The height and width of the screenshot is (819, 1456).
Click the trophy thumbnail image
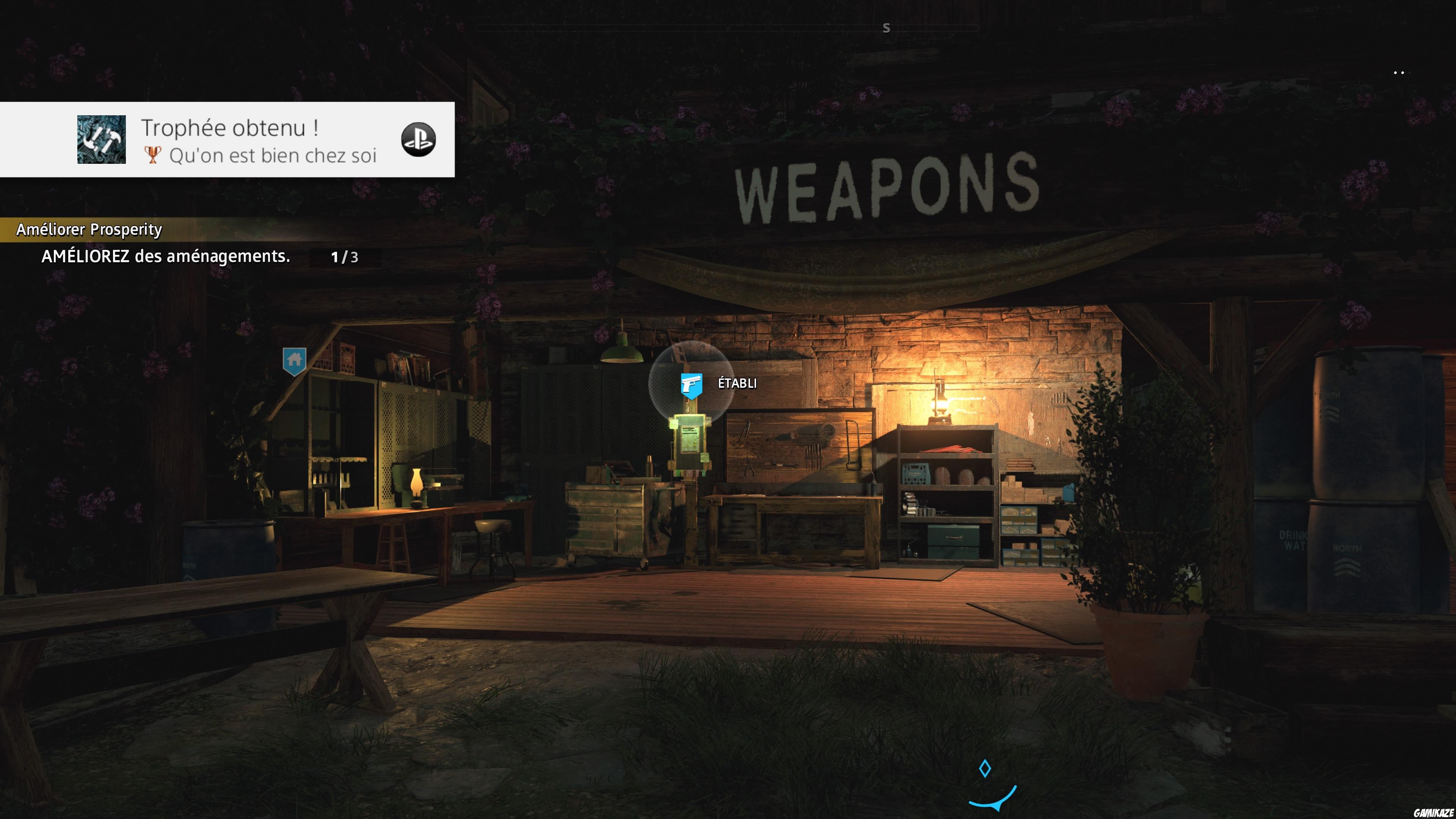102,140
